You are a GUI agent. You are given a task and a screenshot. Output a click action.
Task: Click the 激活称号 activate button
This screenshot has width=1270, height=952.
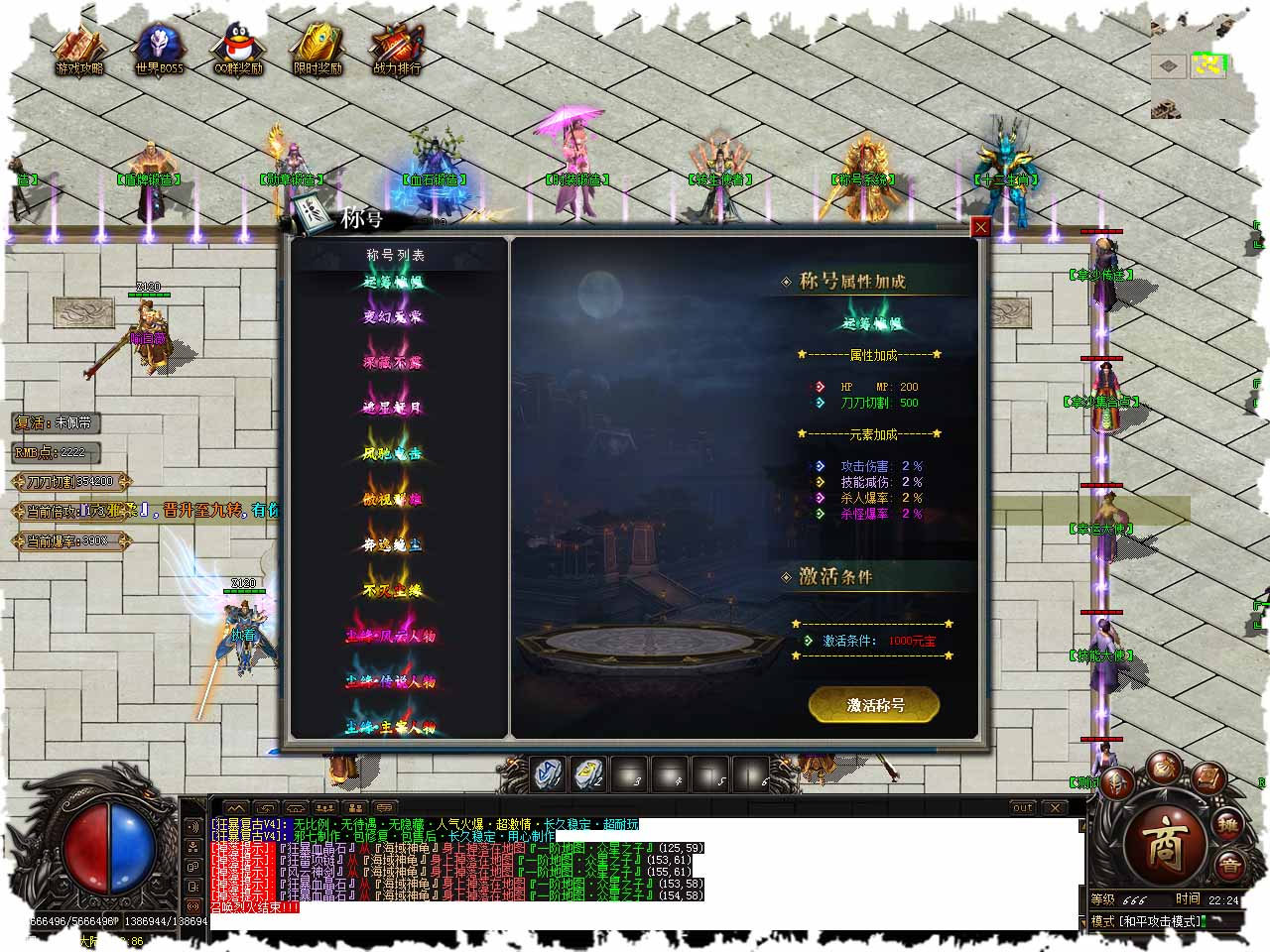click(874, 705)
